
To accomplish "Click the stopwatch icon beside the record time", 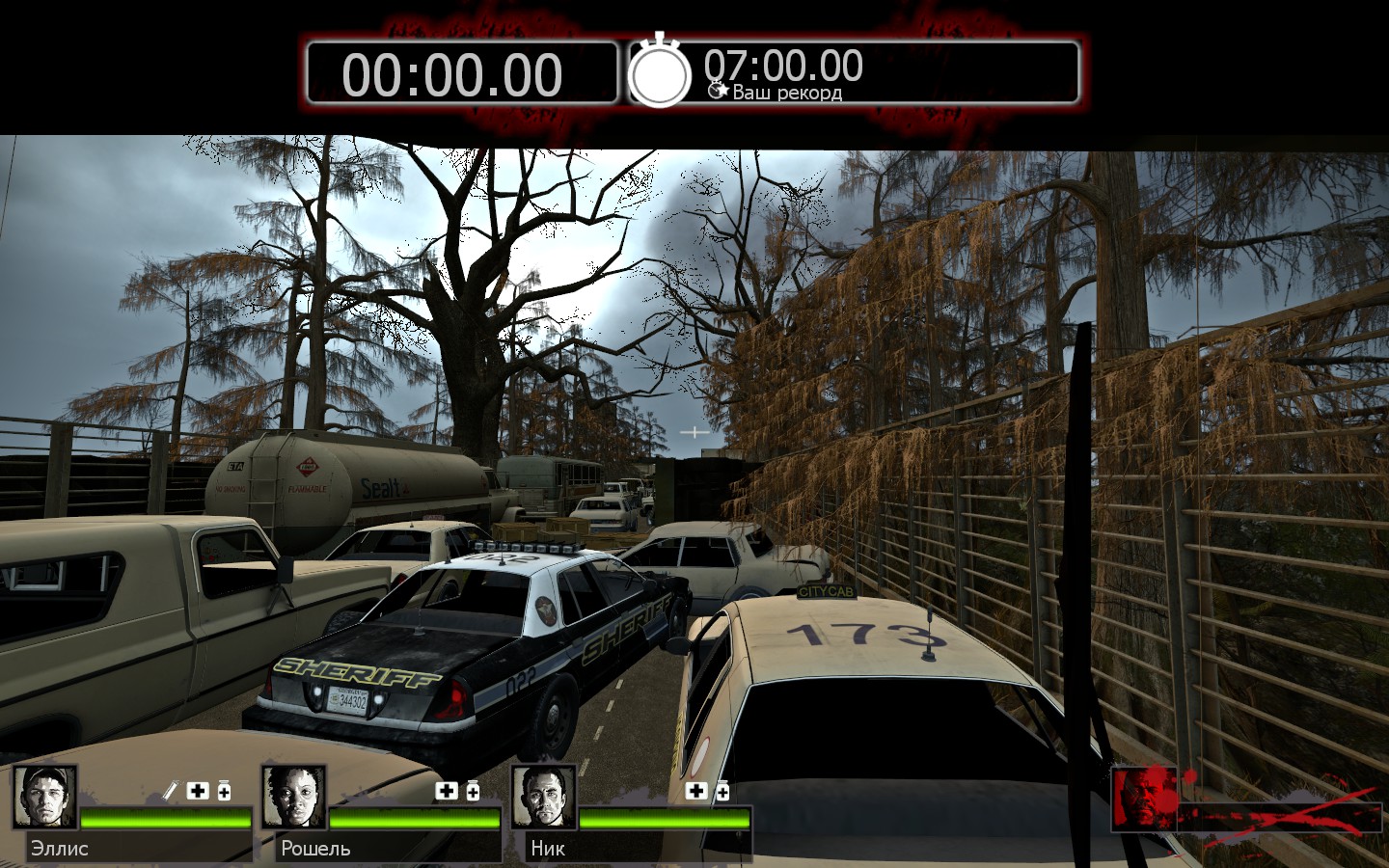I will [x=660, y=72].
